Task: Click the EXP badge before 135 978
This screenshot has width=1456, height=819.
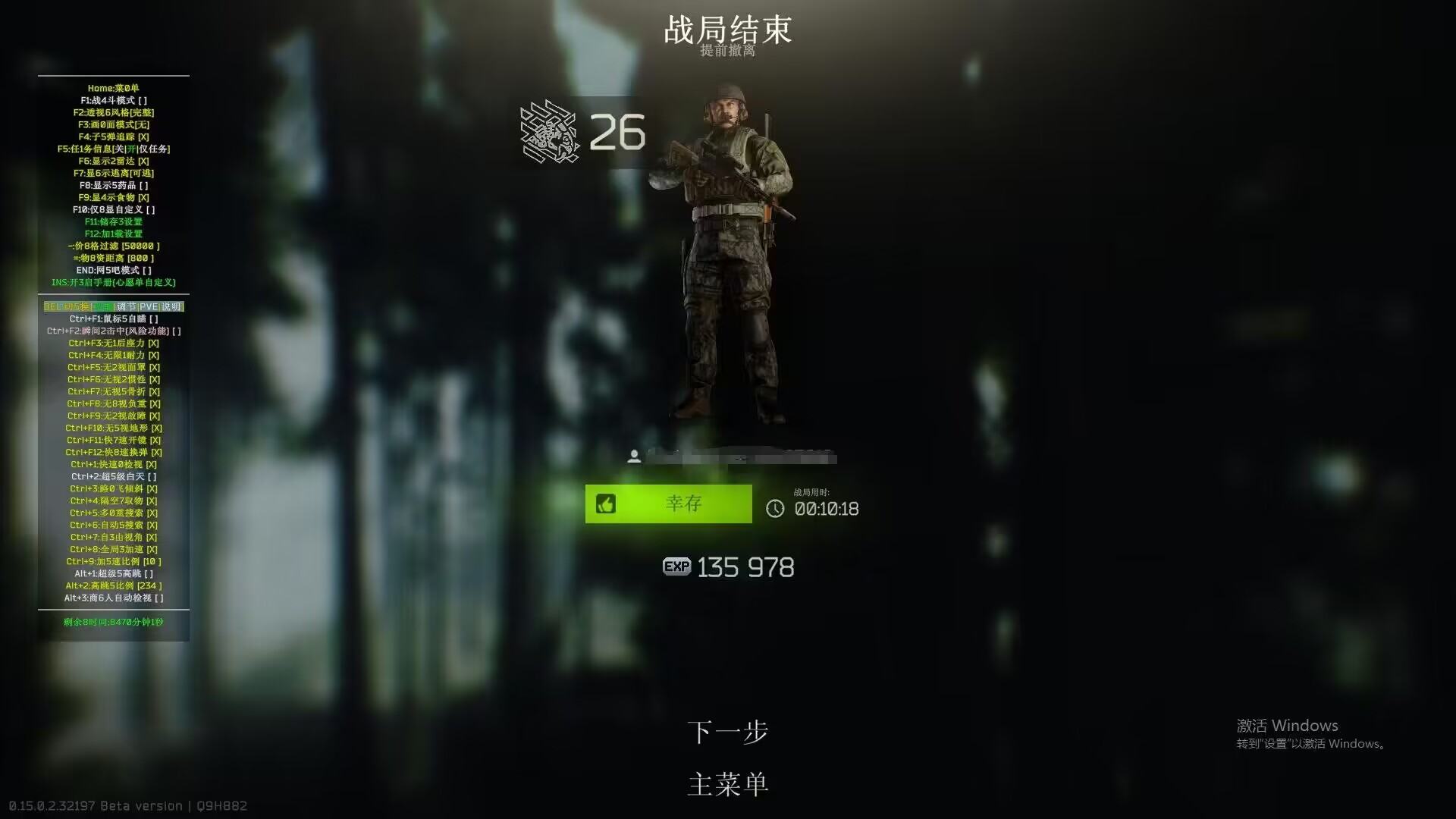Action: [677, 566]
